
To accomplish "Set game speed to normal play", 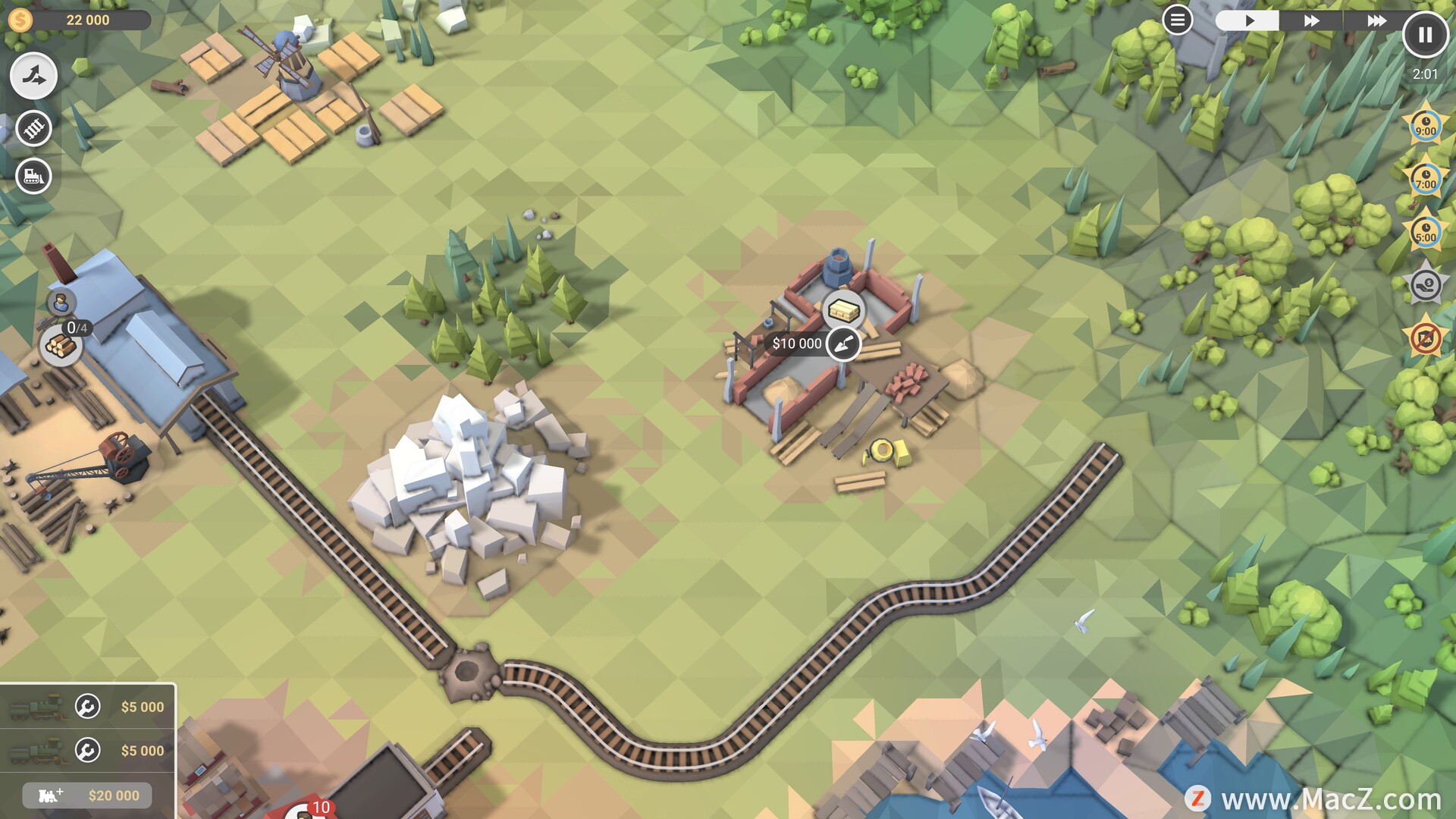I will [x=1248, y=20].
